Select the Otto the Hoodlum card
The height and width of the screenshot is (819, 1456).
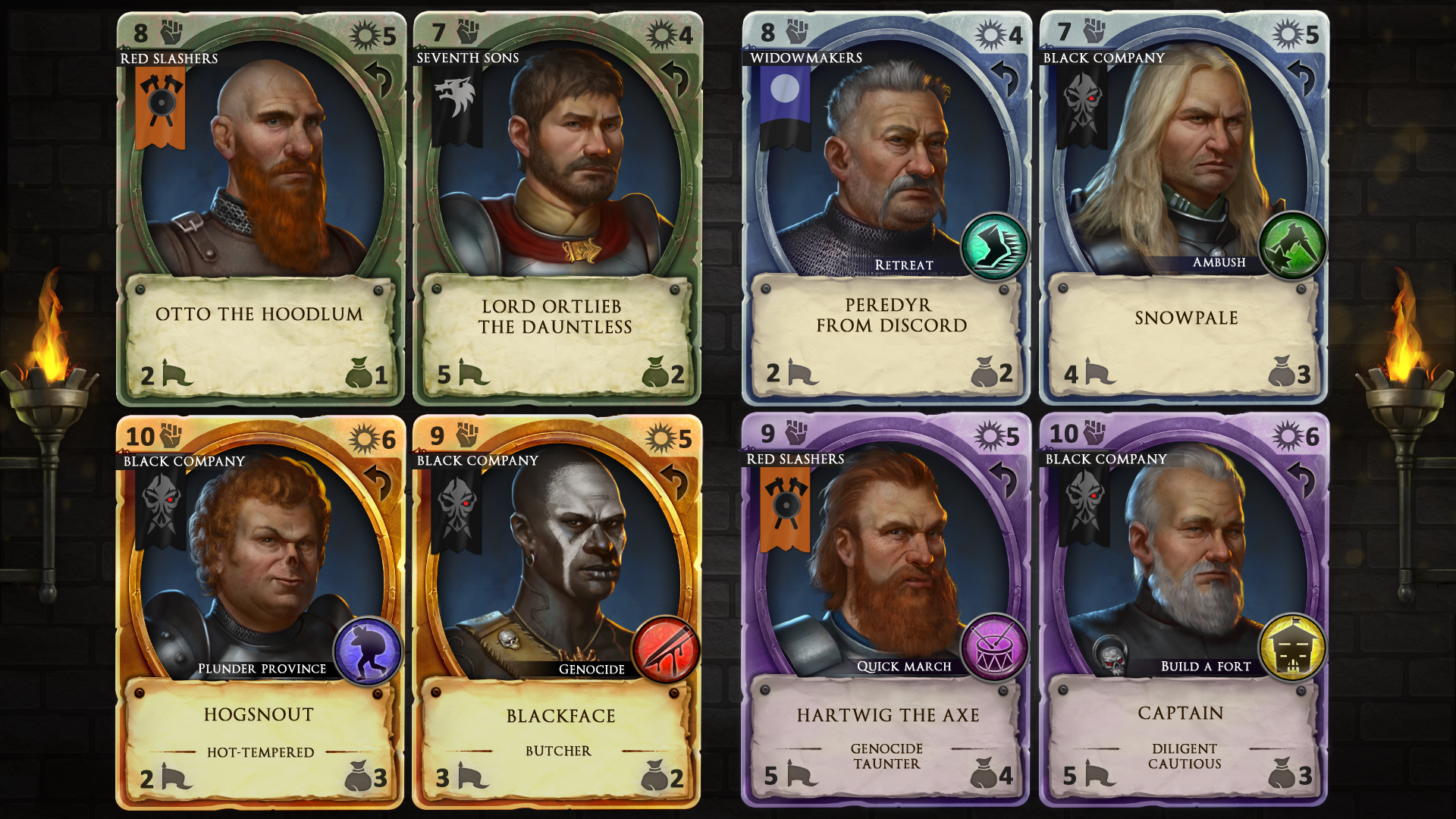[260, 209]
